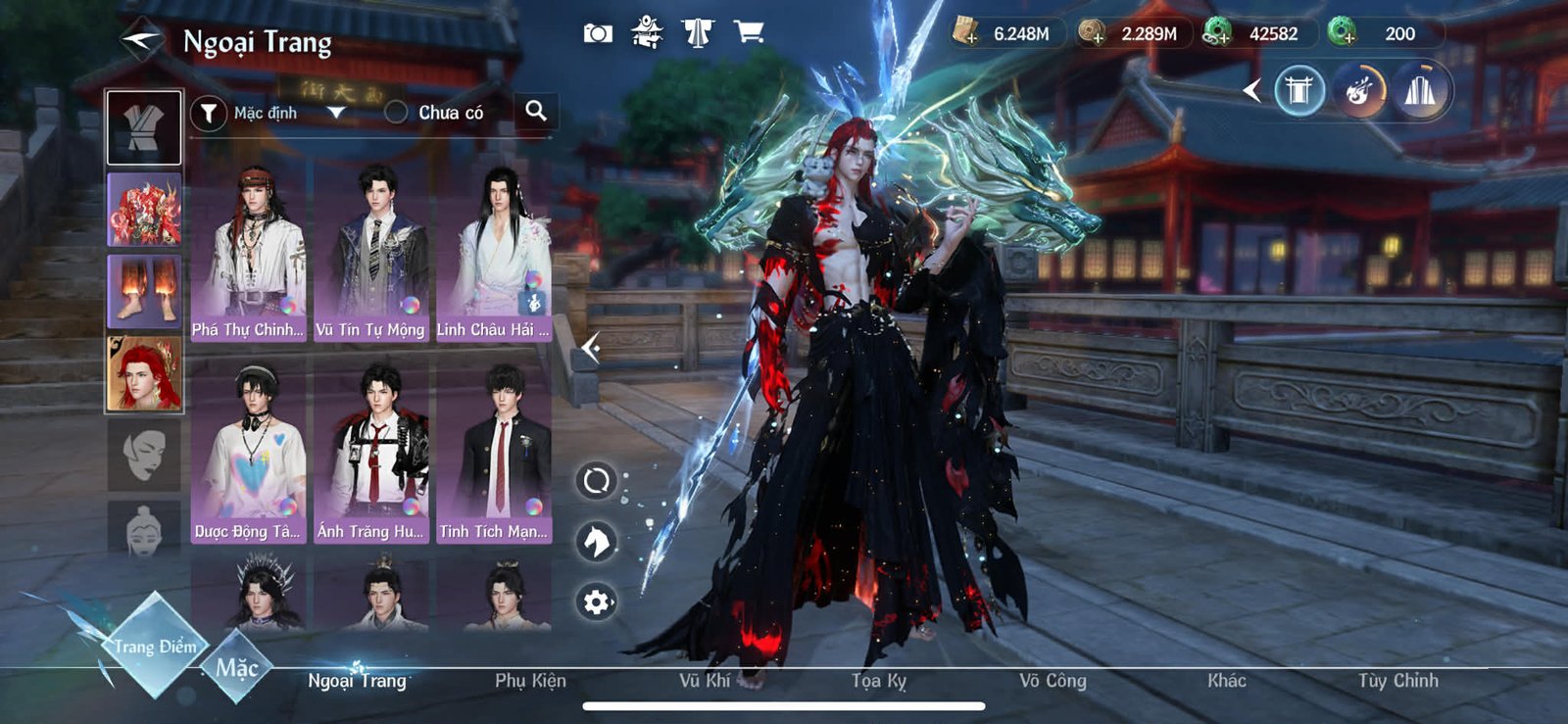This screenshot has width=1568, height=724.
Task: Open the shopping cart
Action: coord(750,31)
